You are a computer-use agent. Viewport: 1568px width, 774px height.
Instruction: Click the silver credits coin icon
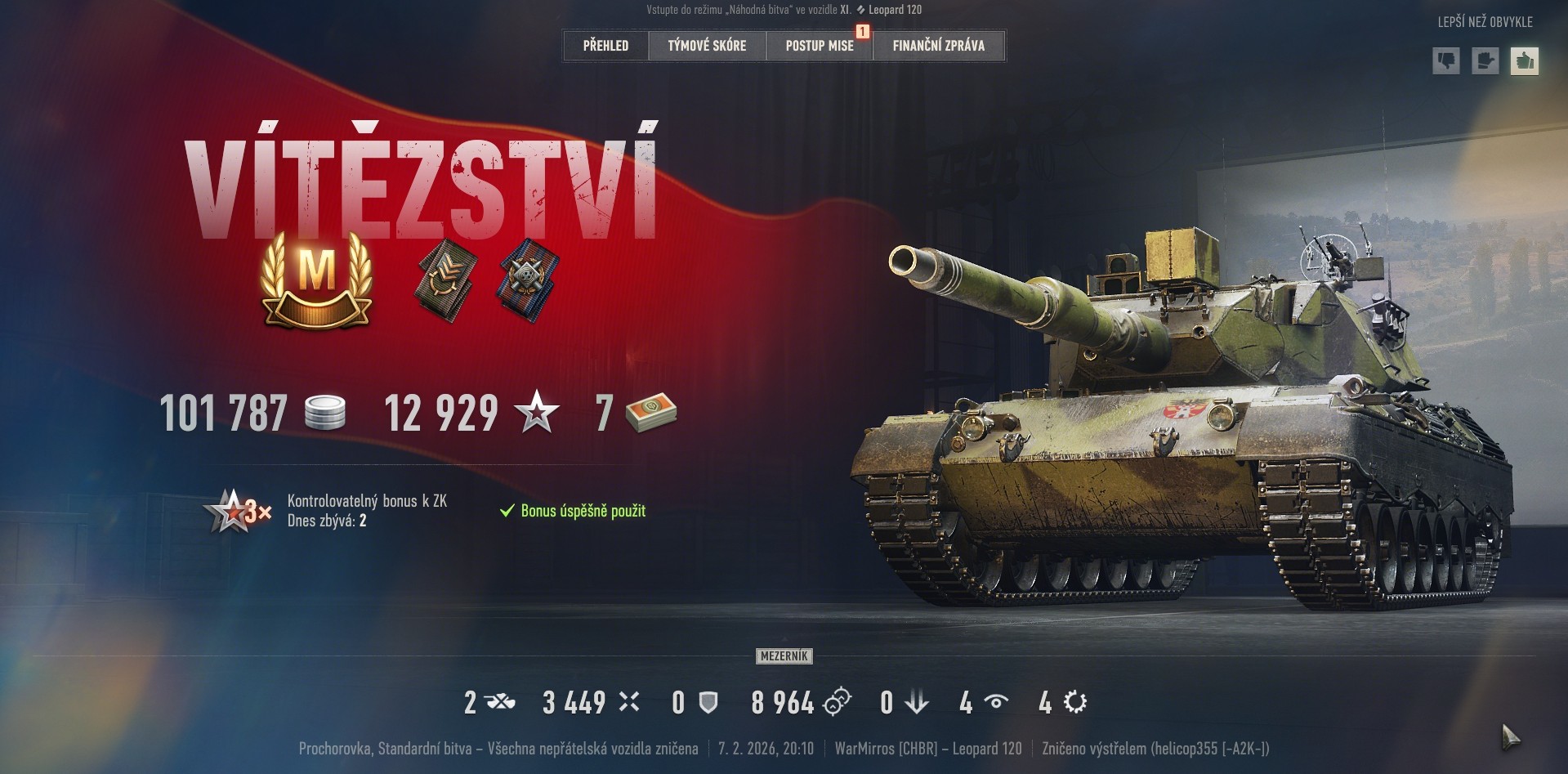(324, 413)
